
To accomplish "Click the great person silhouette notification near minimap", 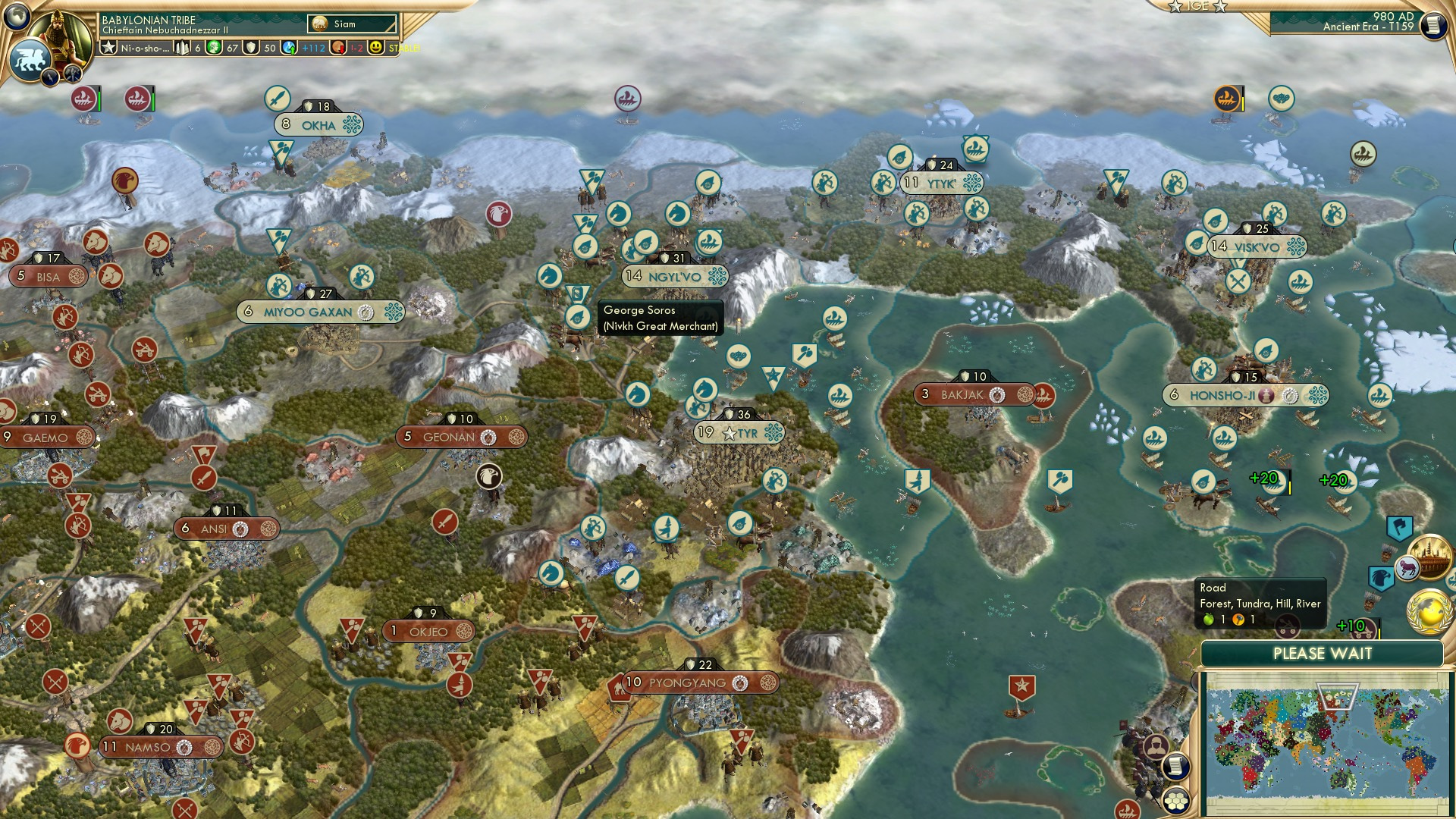I will (1156, 745).
